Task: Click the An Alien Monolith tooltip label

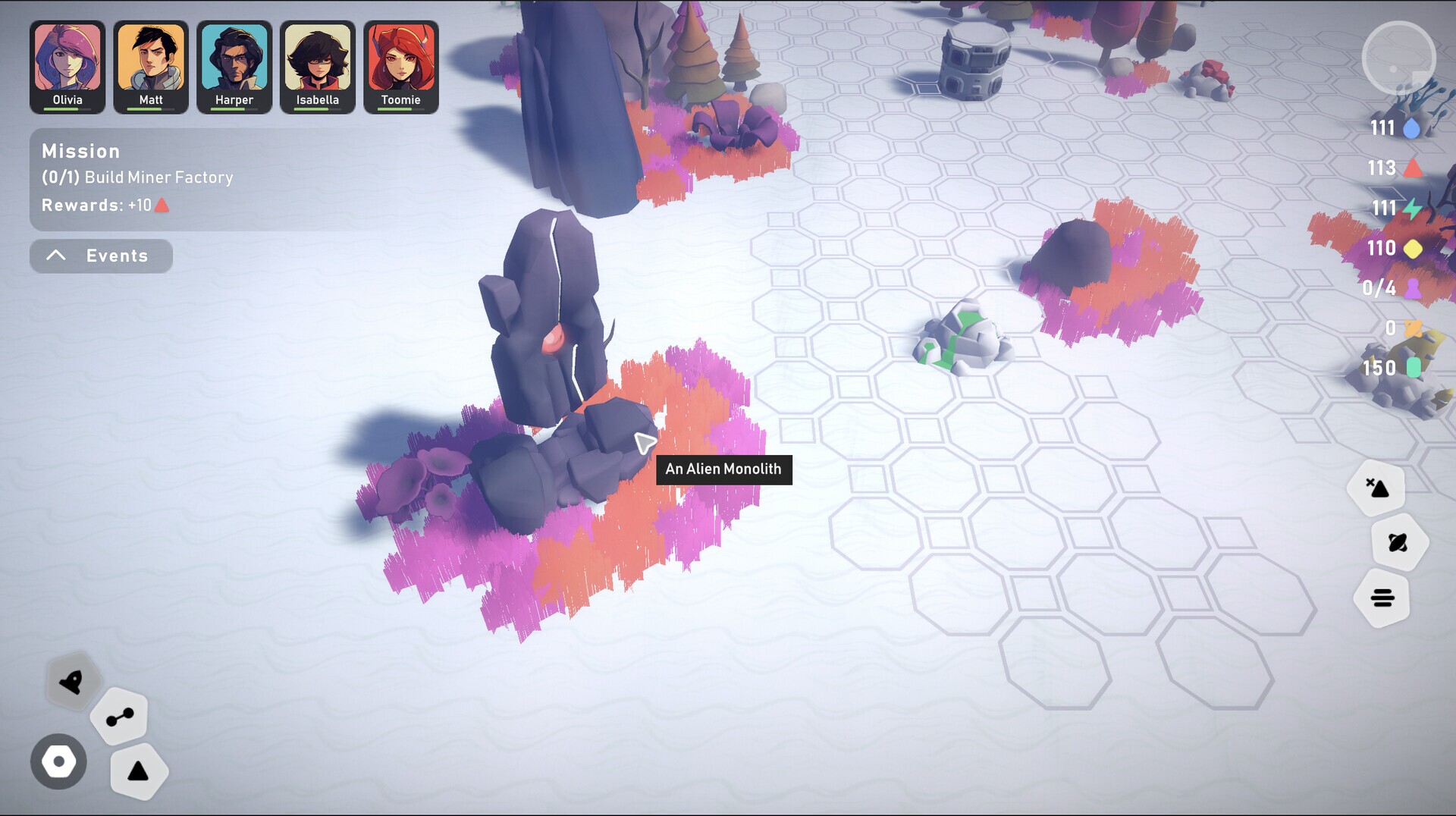Action: 723,469
